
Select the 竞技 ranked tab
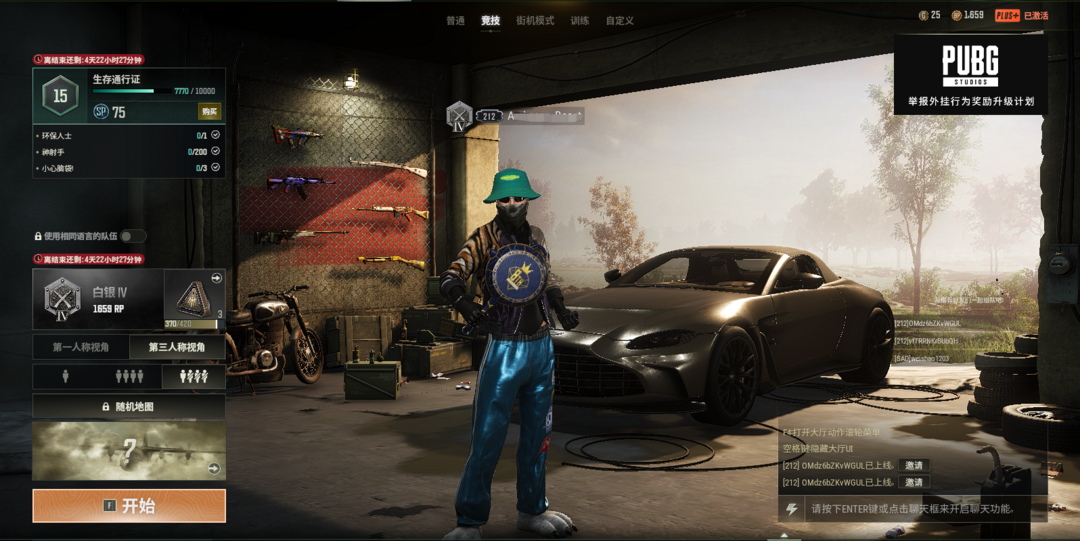[x=490, y=21]
